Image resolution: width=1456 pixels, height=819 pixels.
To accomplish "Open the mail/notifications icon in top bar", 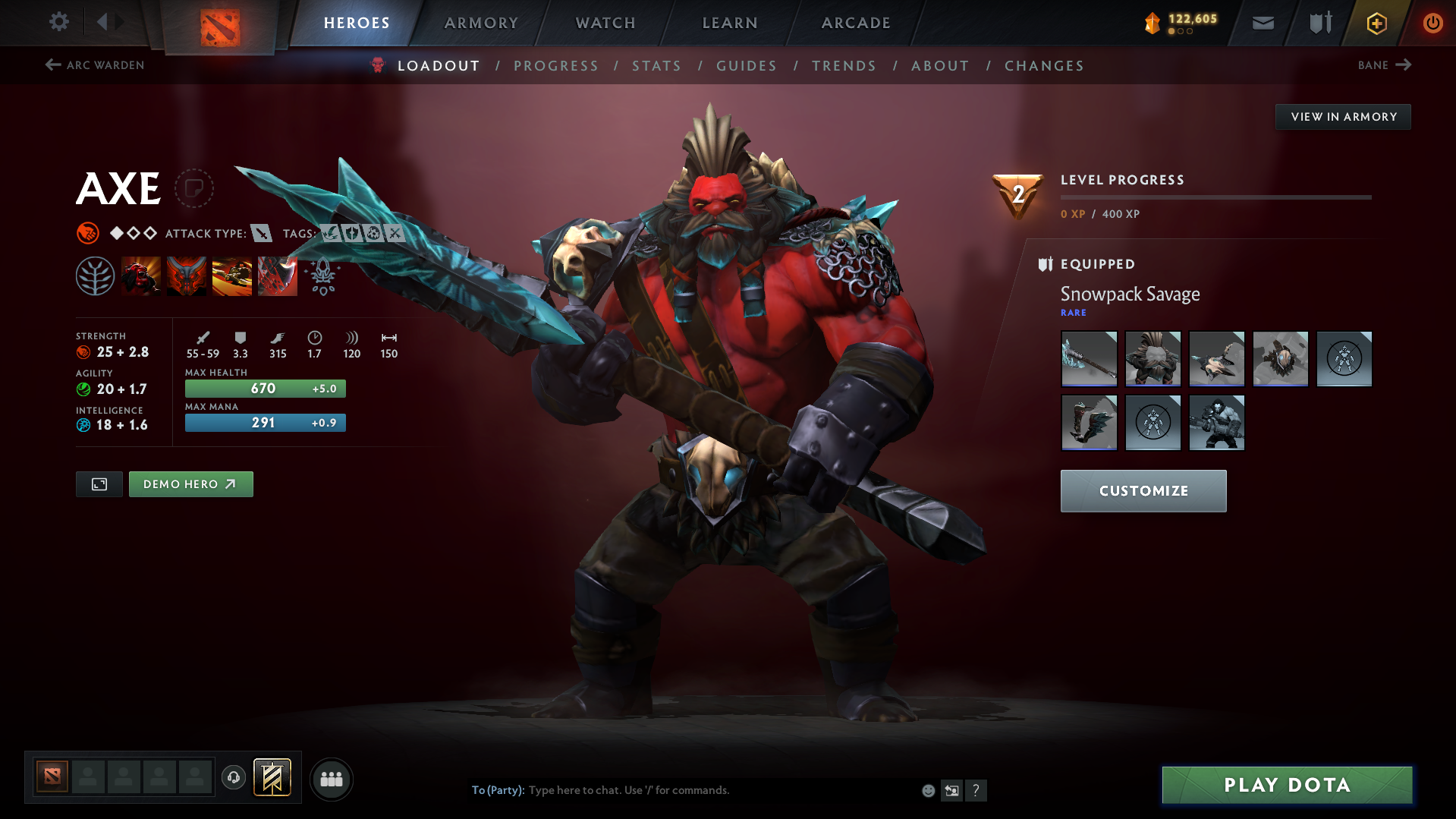I will tap(1262, 23).
